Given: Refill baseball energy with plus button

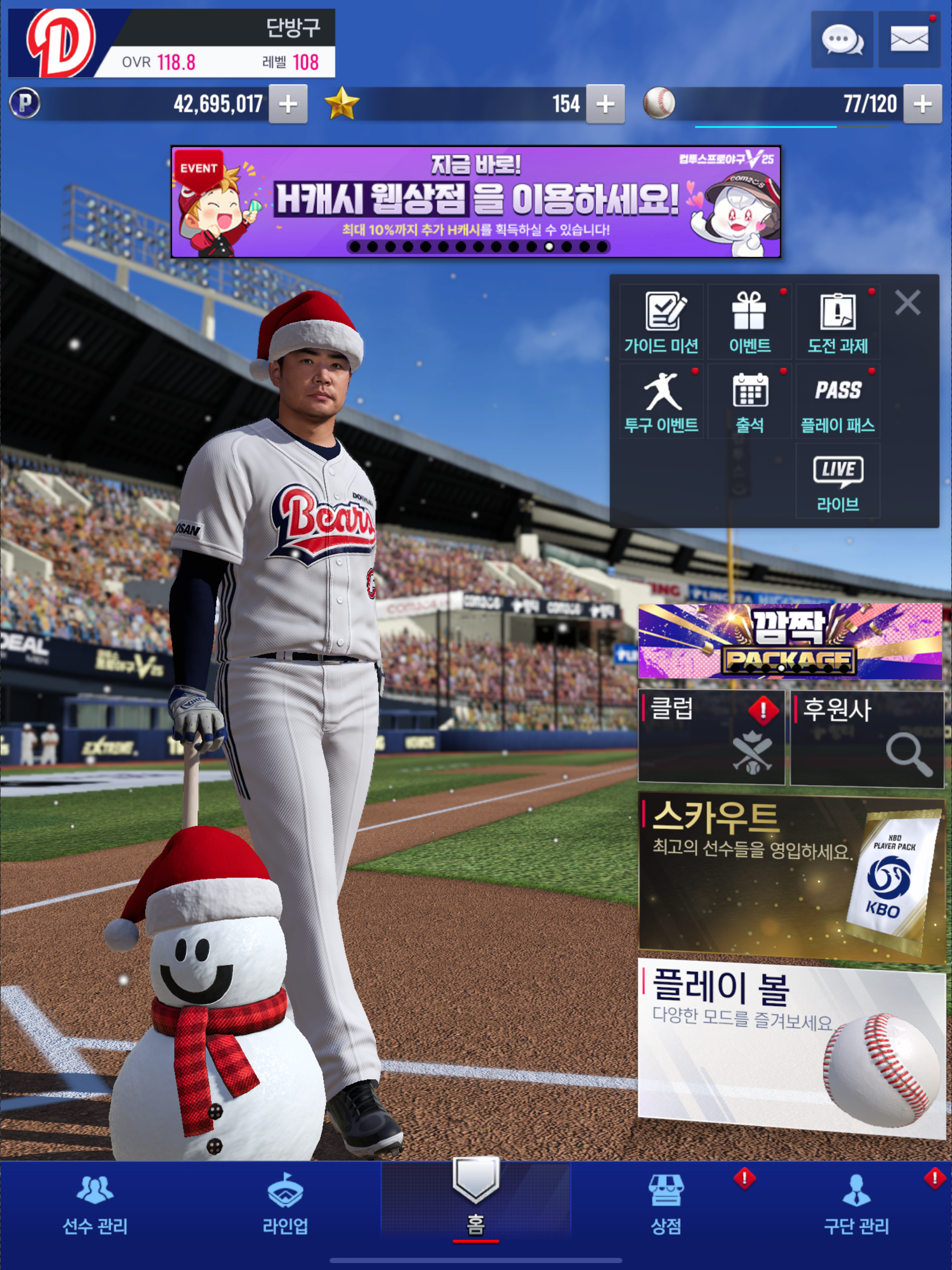Looking at the screenshot, I should (922, 104).
